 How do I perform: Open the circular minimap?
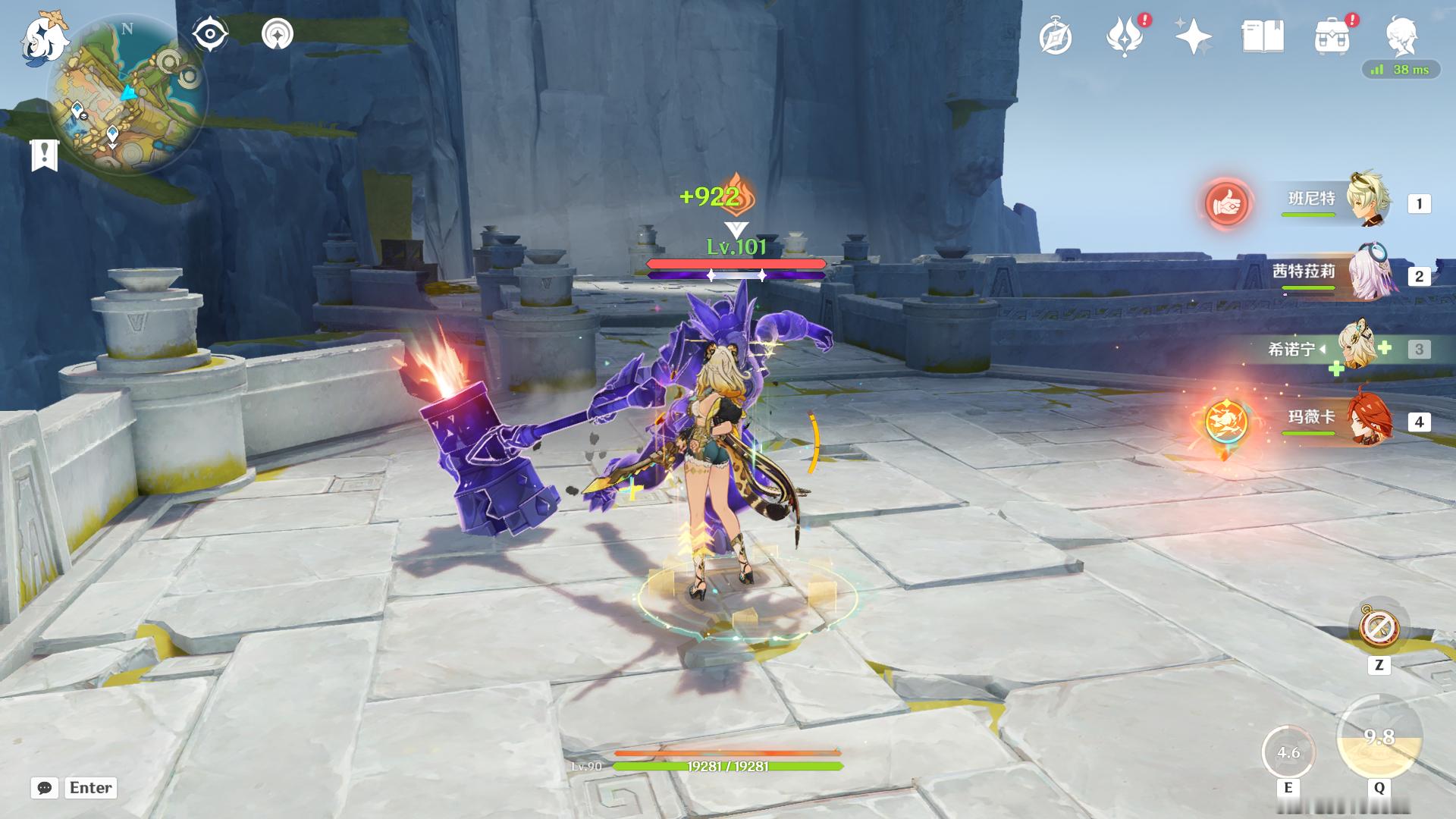pos(127,97)
